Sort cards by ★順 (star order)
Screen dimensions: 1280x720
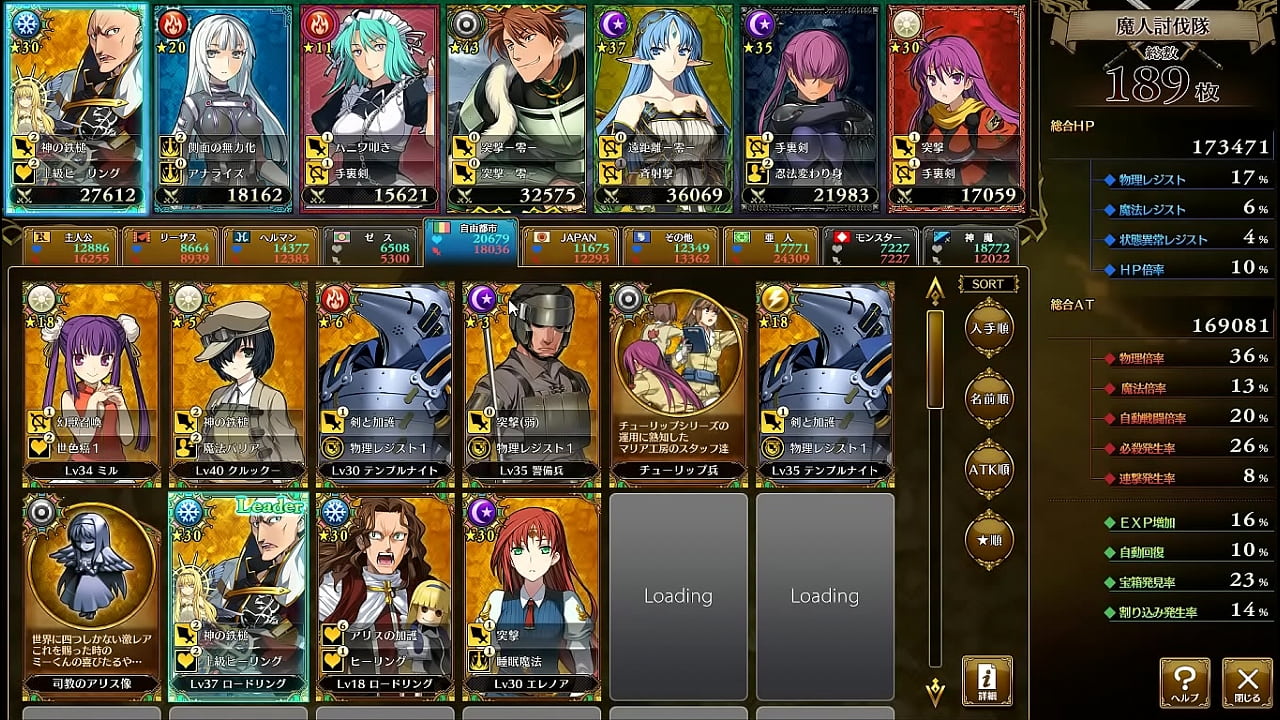coord(988,540)
